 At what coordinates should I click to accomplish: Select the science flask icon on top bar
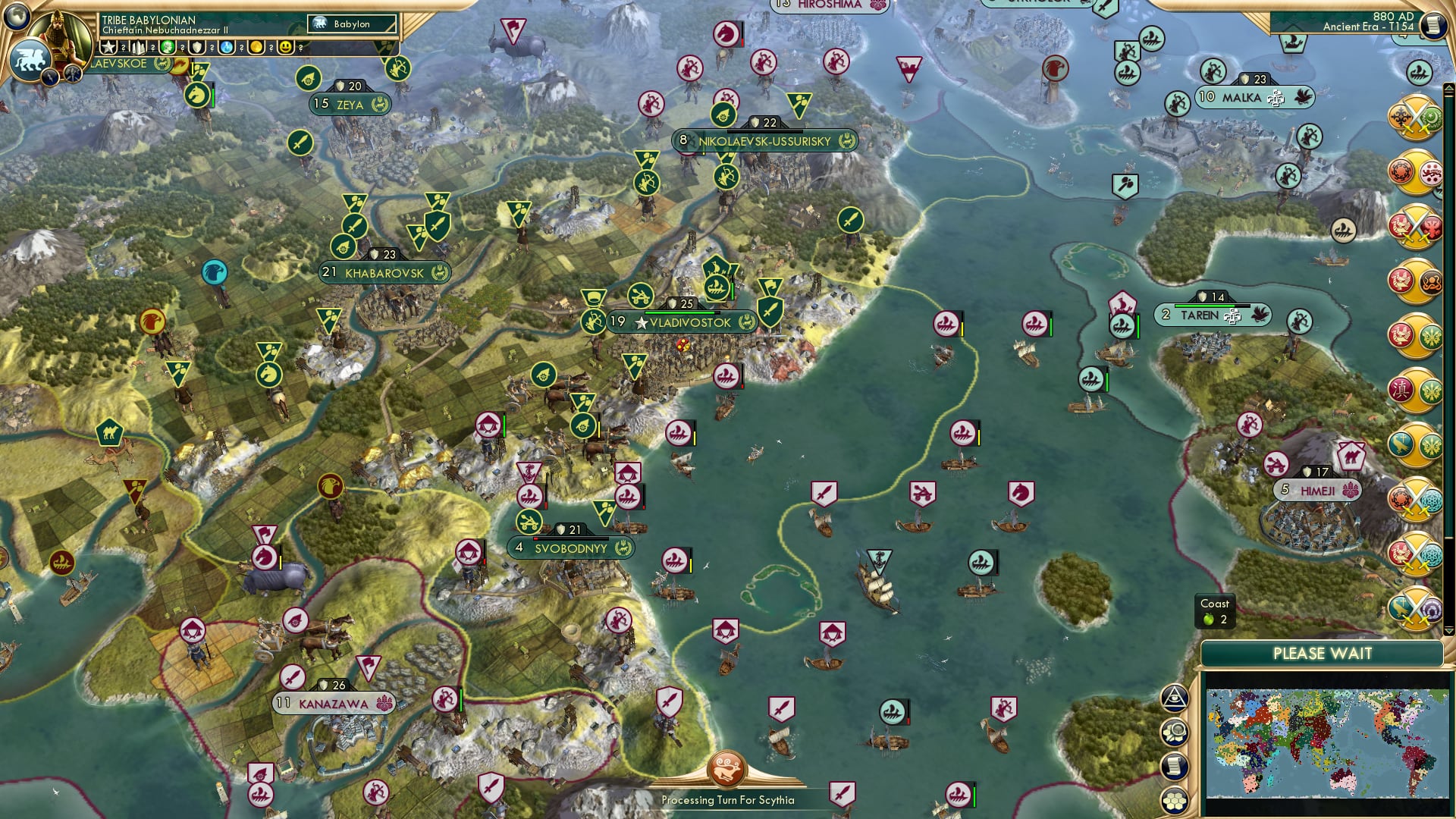click(227, 48)
